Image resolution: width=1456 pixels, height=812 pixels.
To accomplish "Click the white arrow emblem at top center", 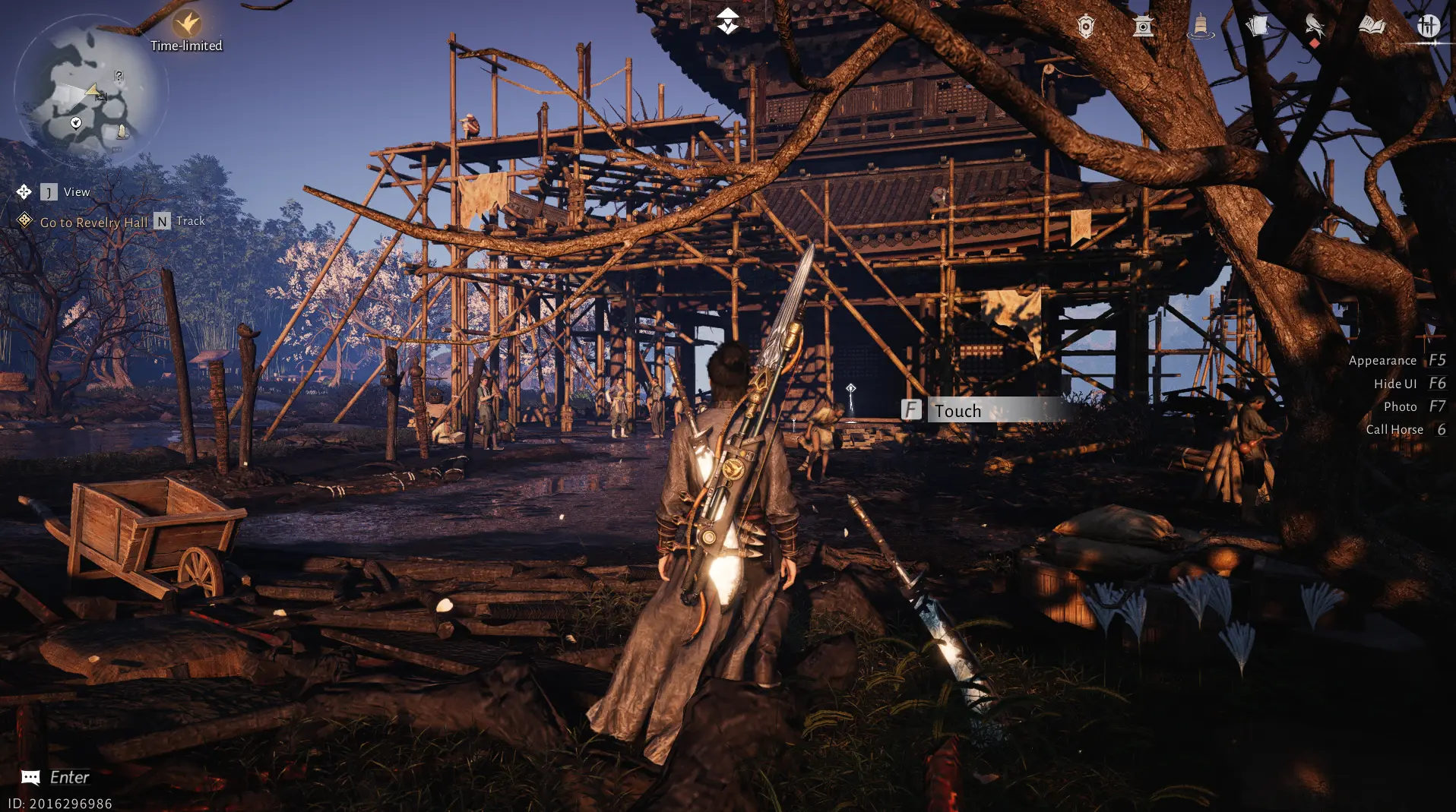I will [727, 21].
